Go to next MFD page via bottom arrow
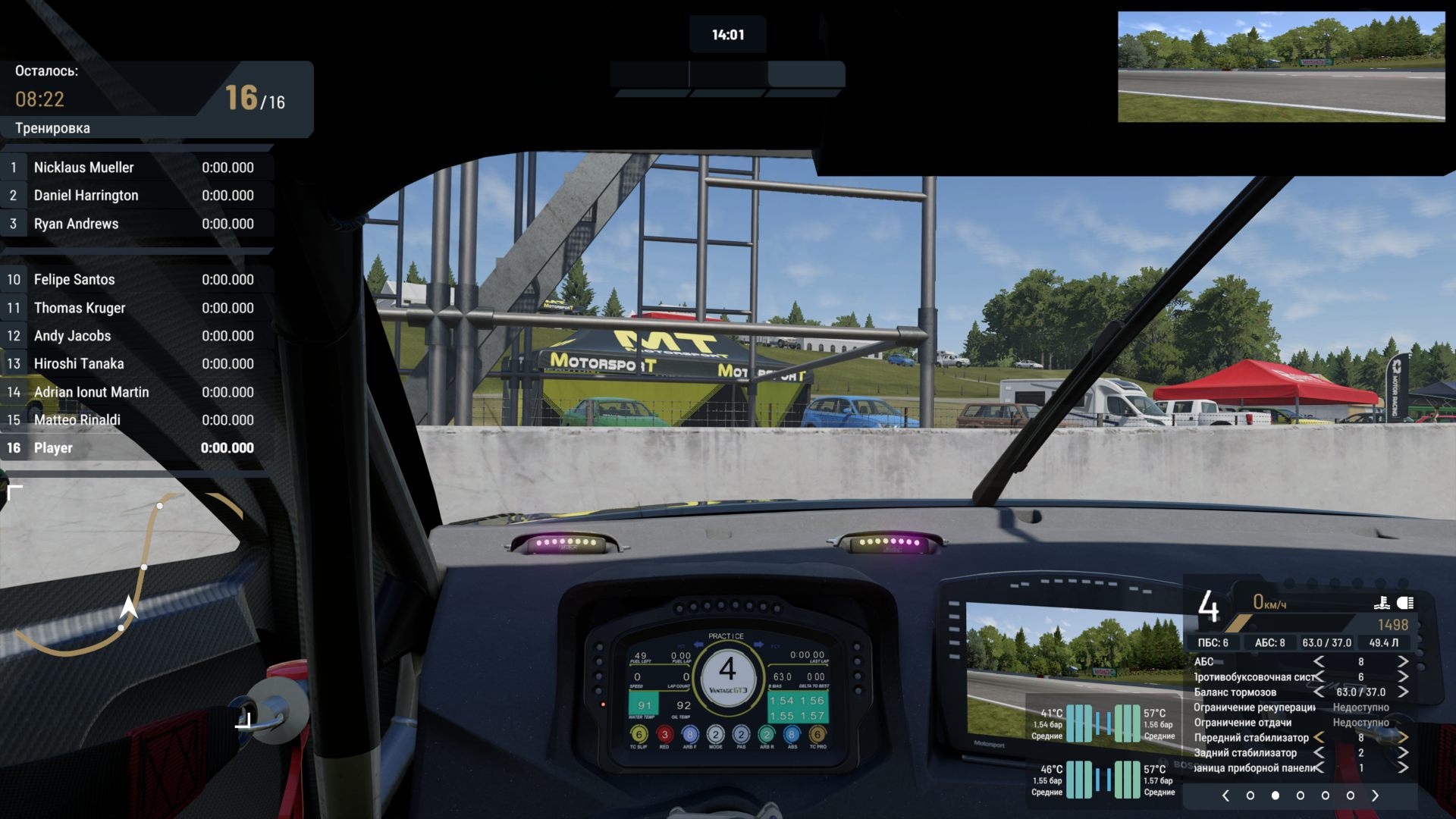This screenshot has width=1456, height=819. pos(1375,795)
